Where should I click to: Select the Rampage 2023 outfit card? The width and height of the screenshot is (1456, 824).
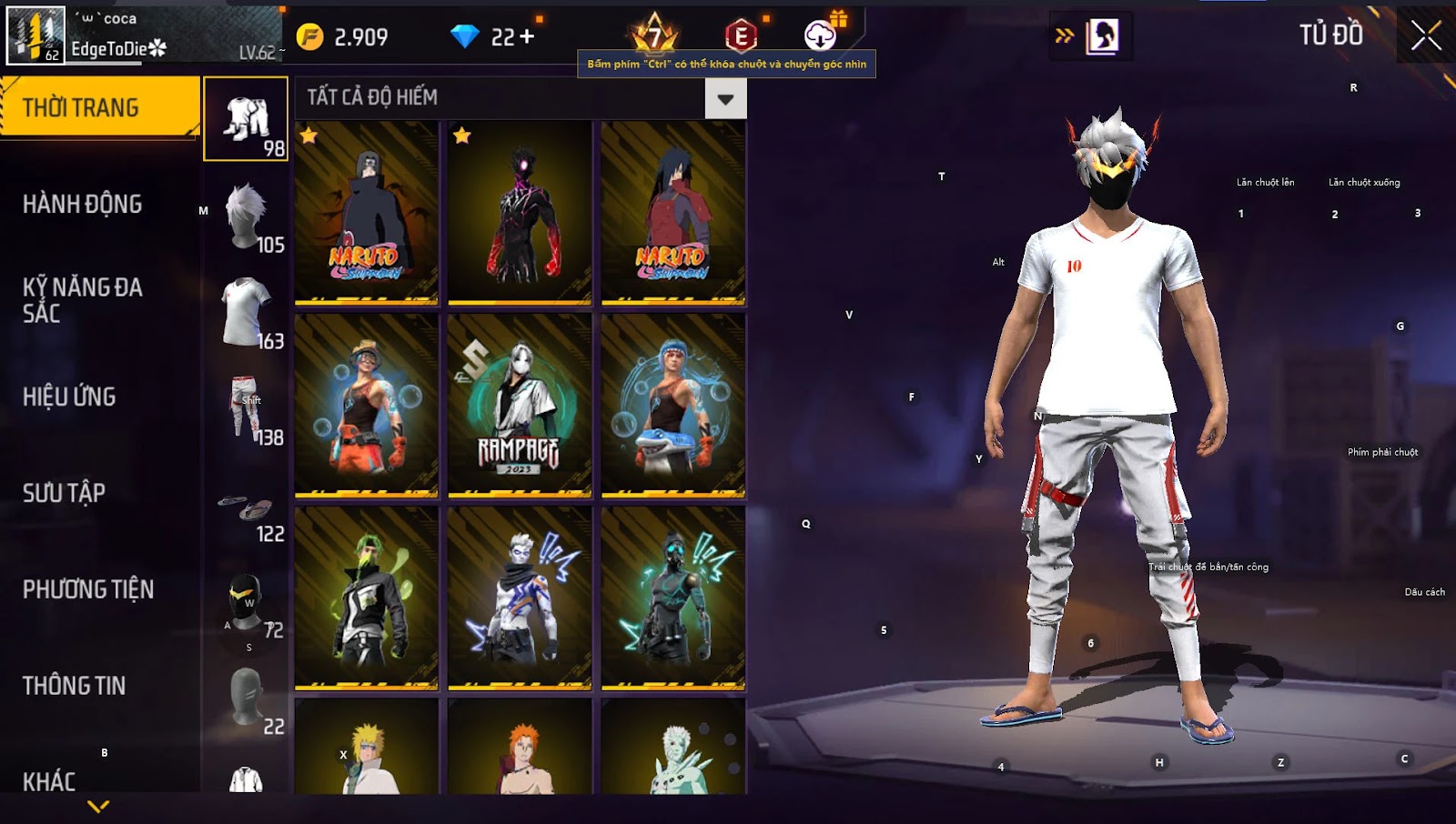pos(520,406)
